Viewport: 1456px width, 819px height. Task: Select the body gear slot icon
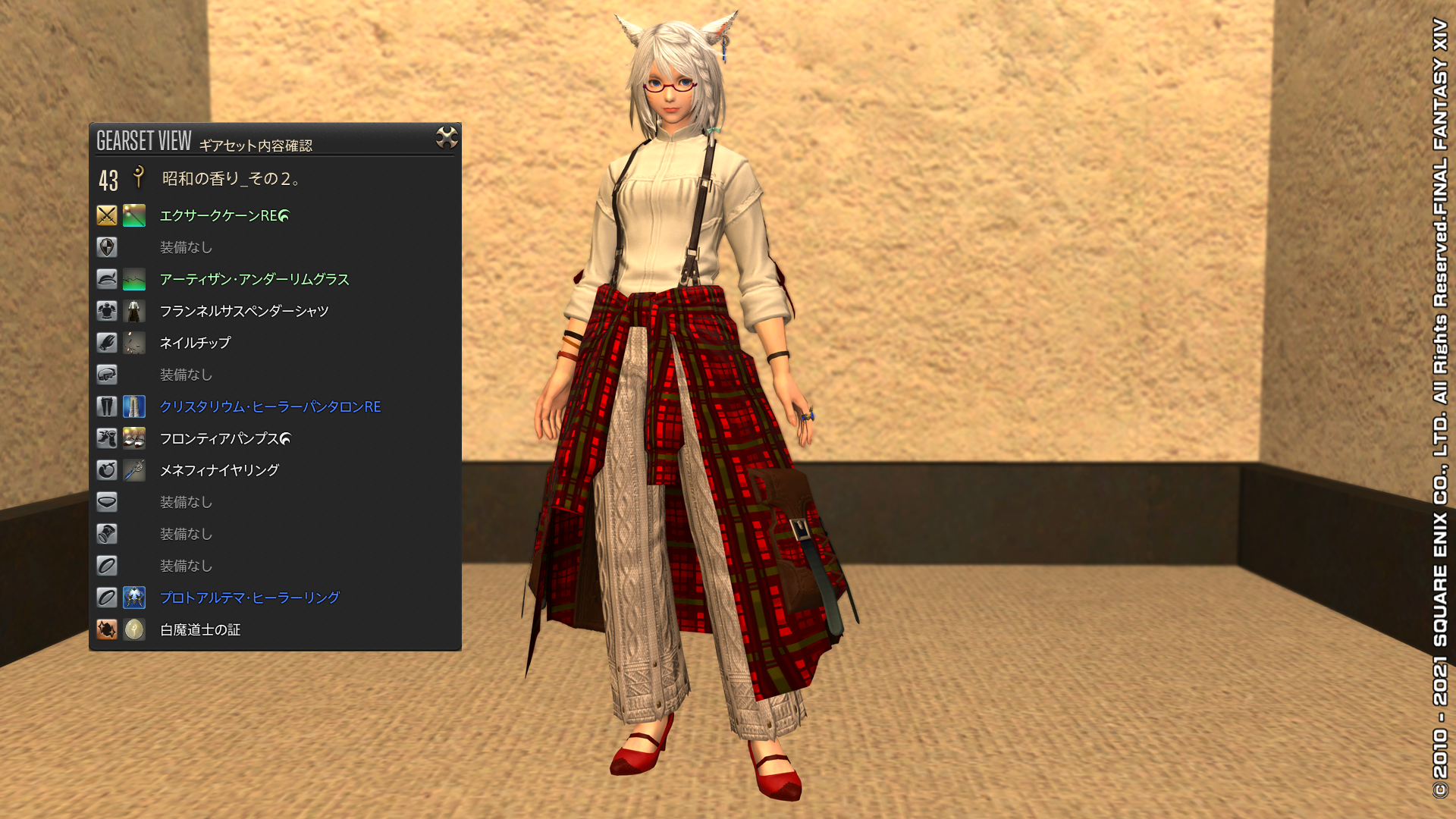(106, 311)
